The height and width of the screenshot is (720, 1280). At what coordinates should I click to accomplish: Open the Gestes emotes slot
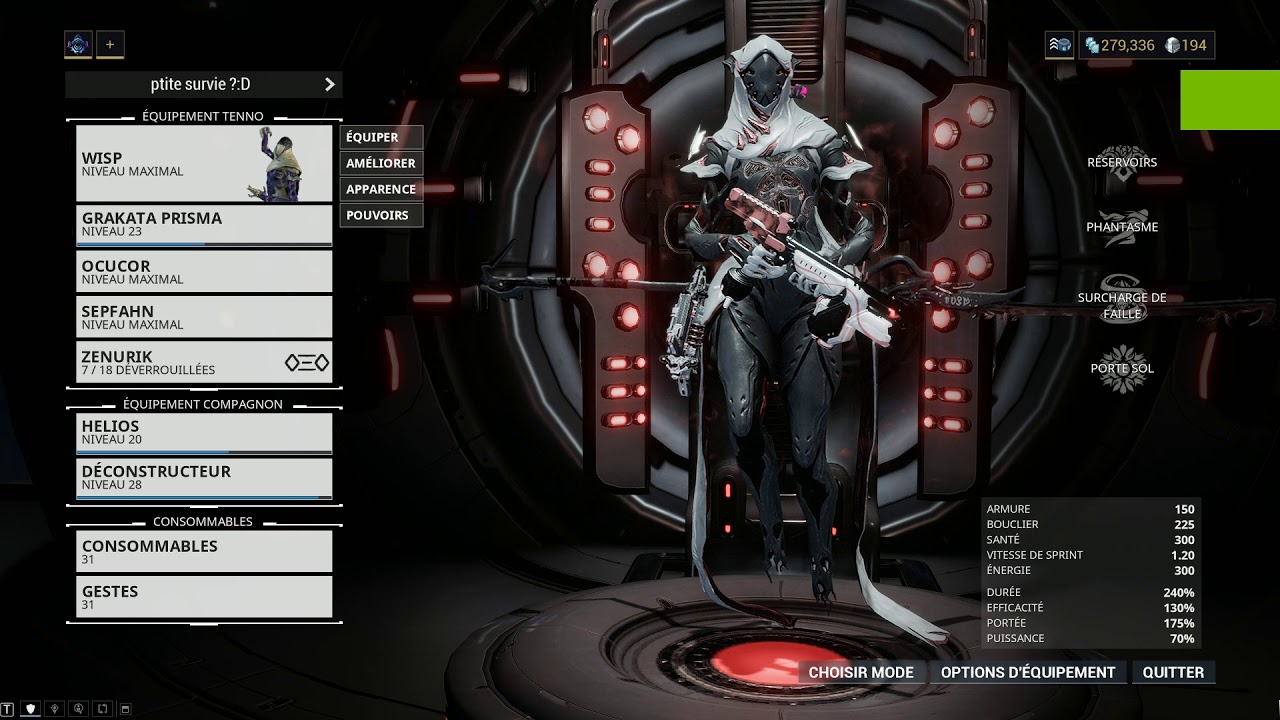[x=204, y=597]
